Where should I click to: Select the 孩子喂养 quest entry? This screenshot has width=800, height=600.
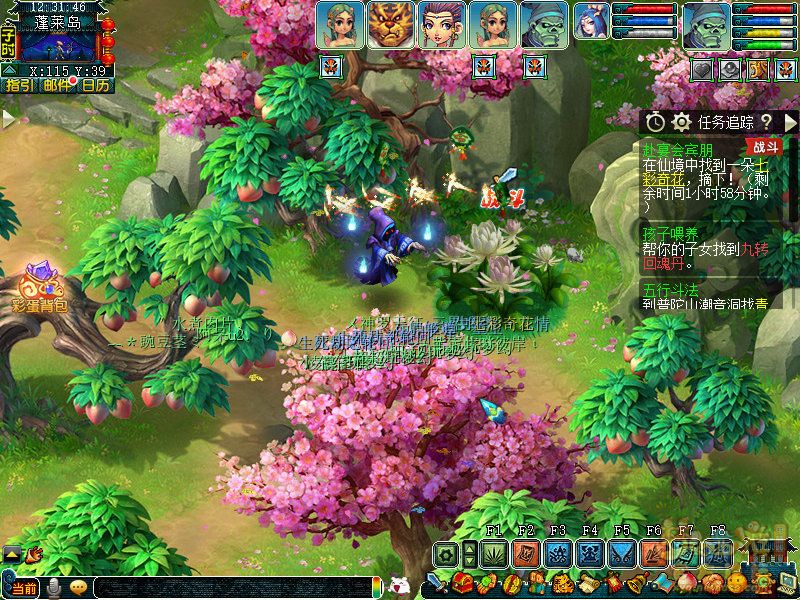670,233
